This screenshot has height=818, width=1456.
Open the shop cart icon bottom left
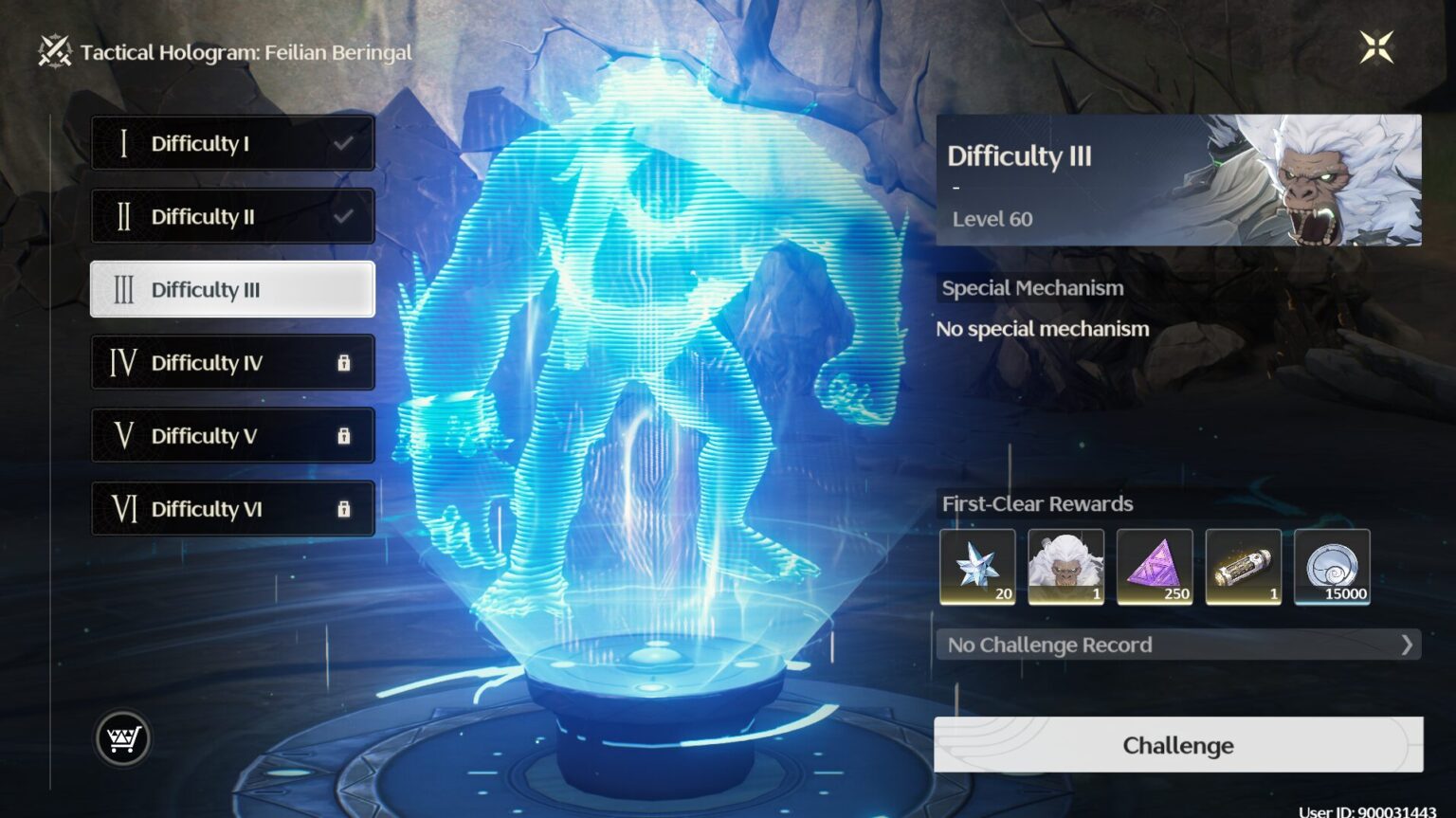tap(124, 738)
